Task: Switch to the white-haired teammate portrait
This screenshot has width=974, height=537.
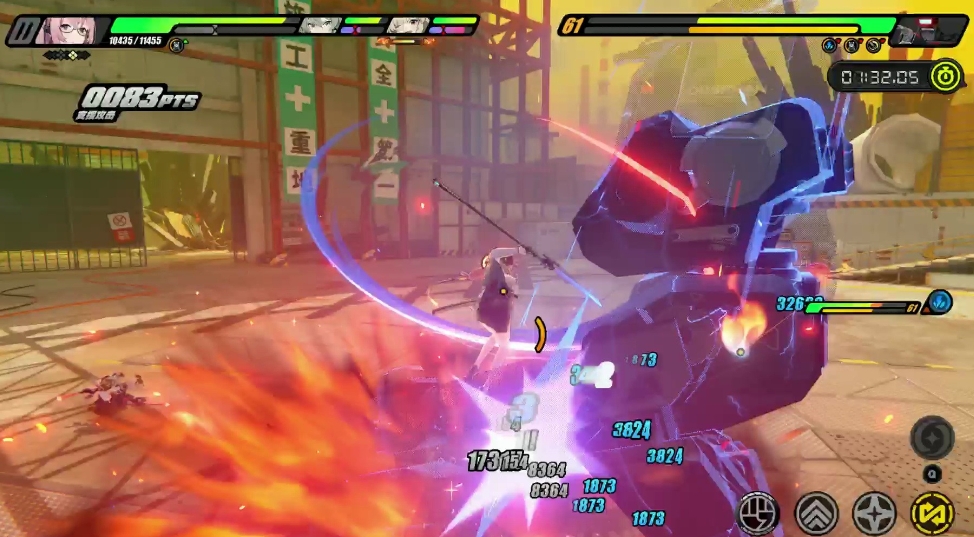Action: click(409, 24)
